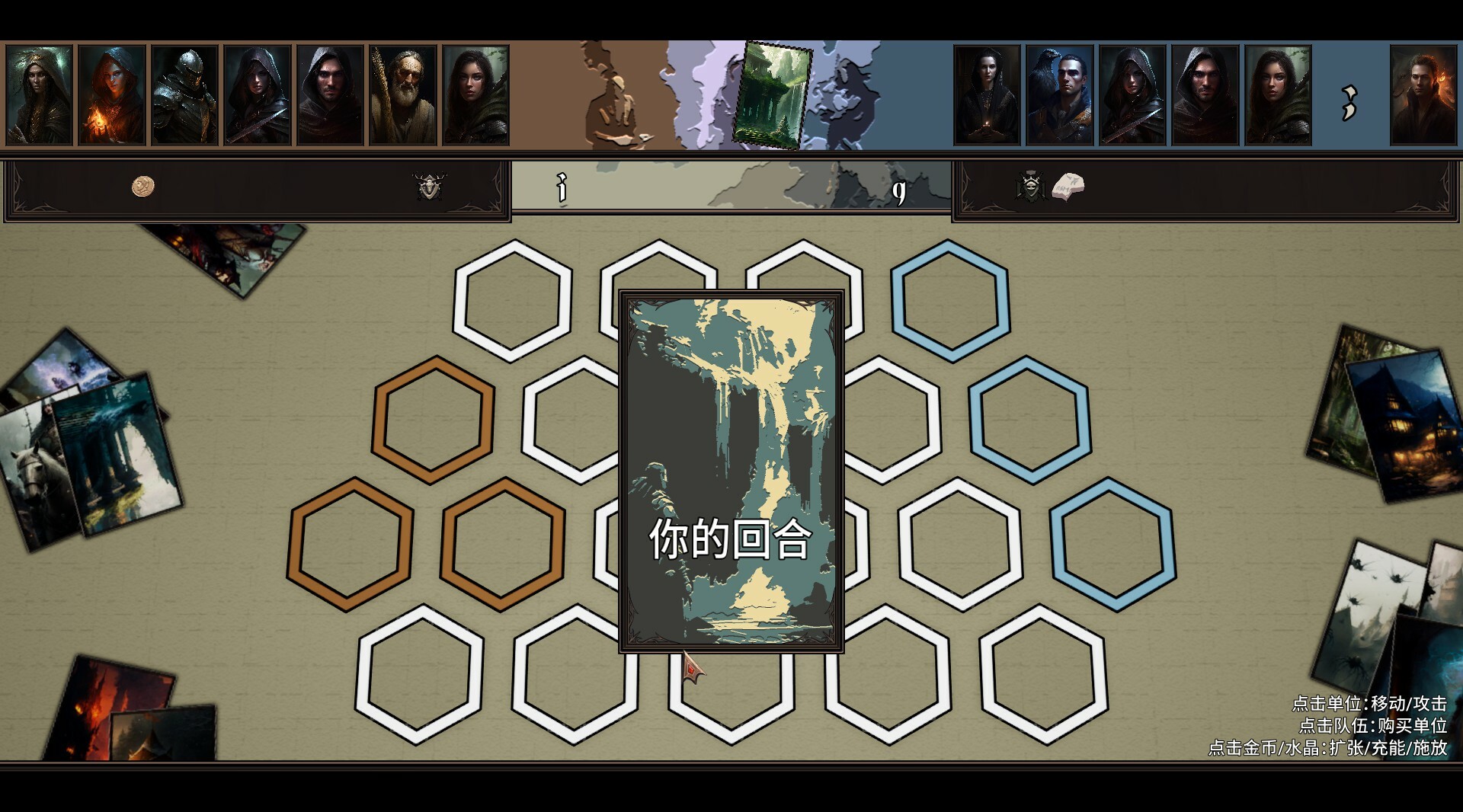Click the gold coin to expand territory
Screen dimensions: 1463x812
coord(142,187)
